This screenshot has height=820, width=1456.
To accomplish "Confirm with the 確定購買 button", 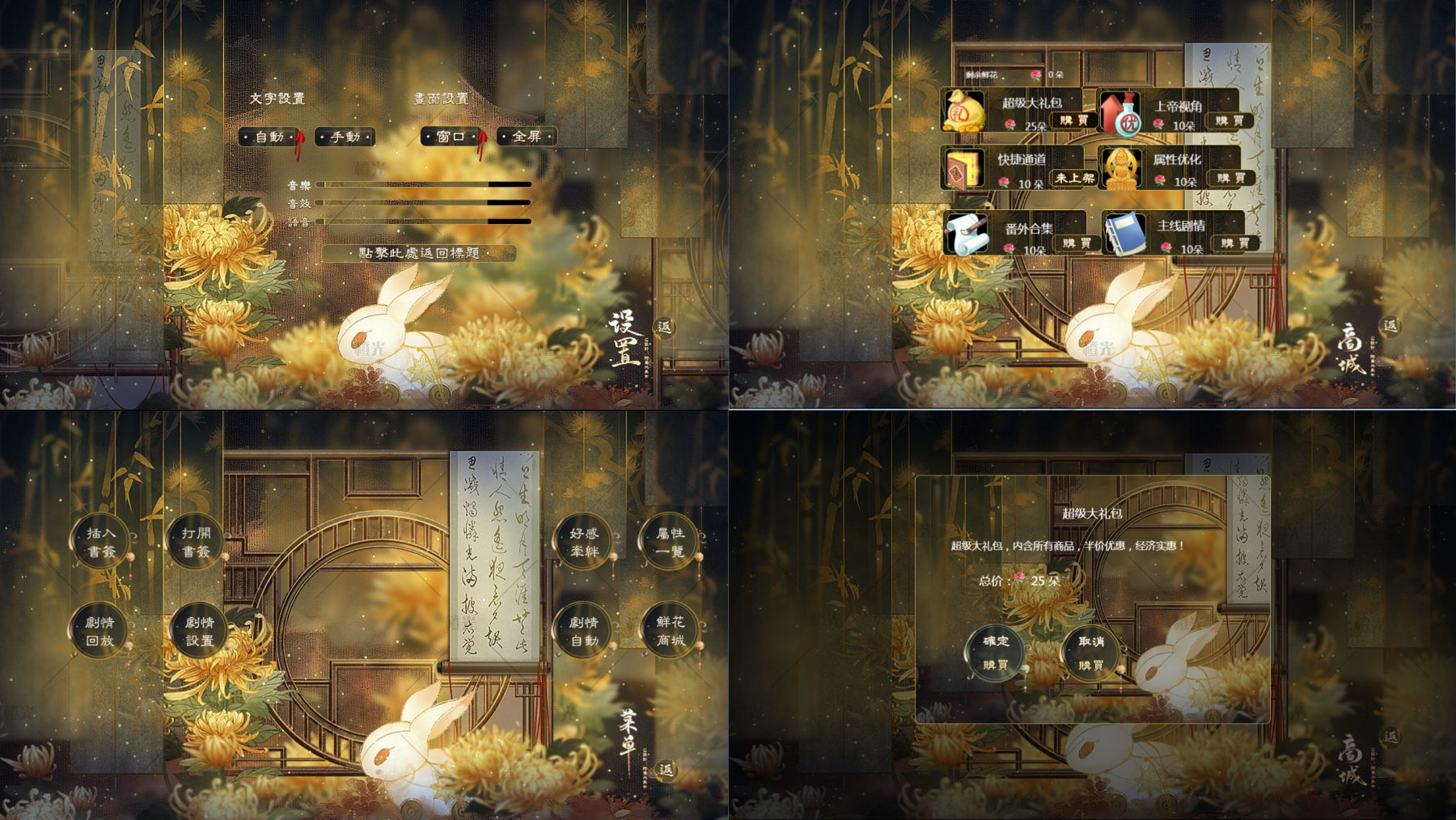I will (x=996, y=652).
